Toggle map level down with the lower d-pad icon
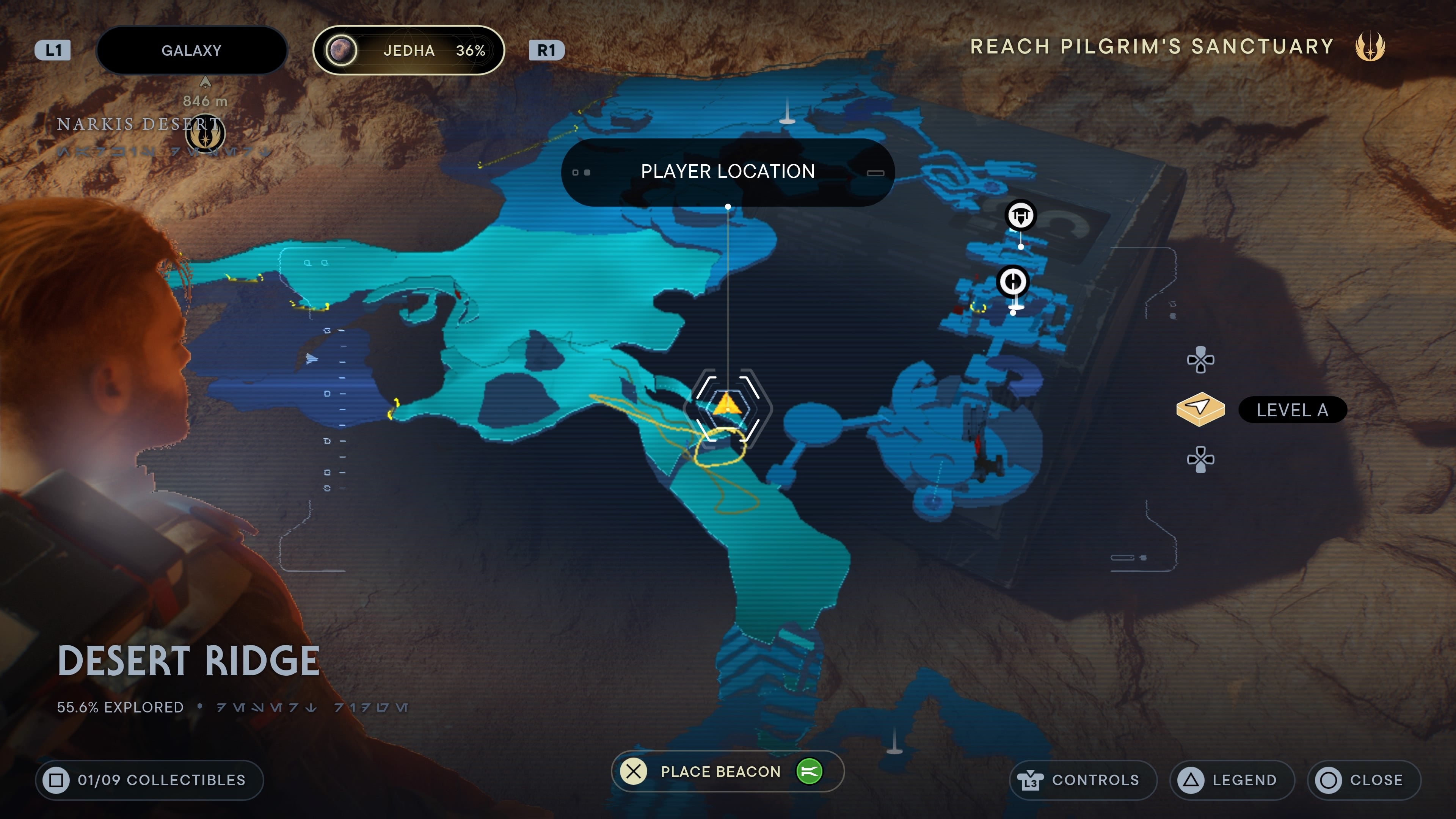Image resolution: width=1456 pixels, height=819 pixels. (1201, 459)
